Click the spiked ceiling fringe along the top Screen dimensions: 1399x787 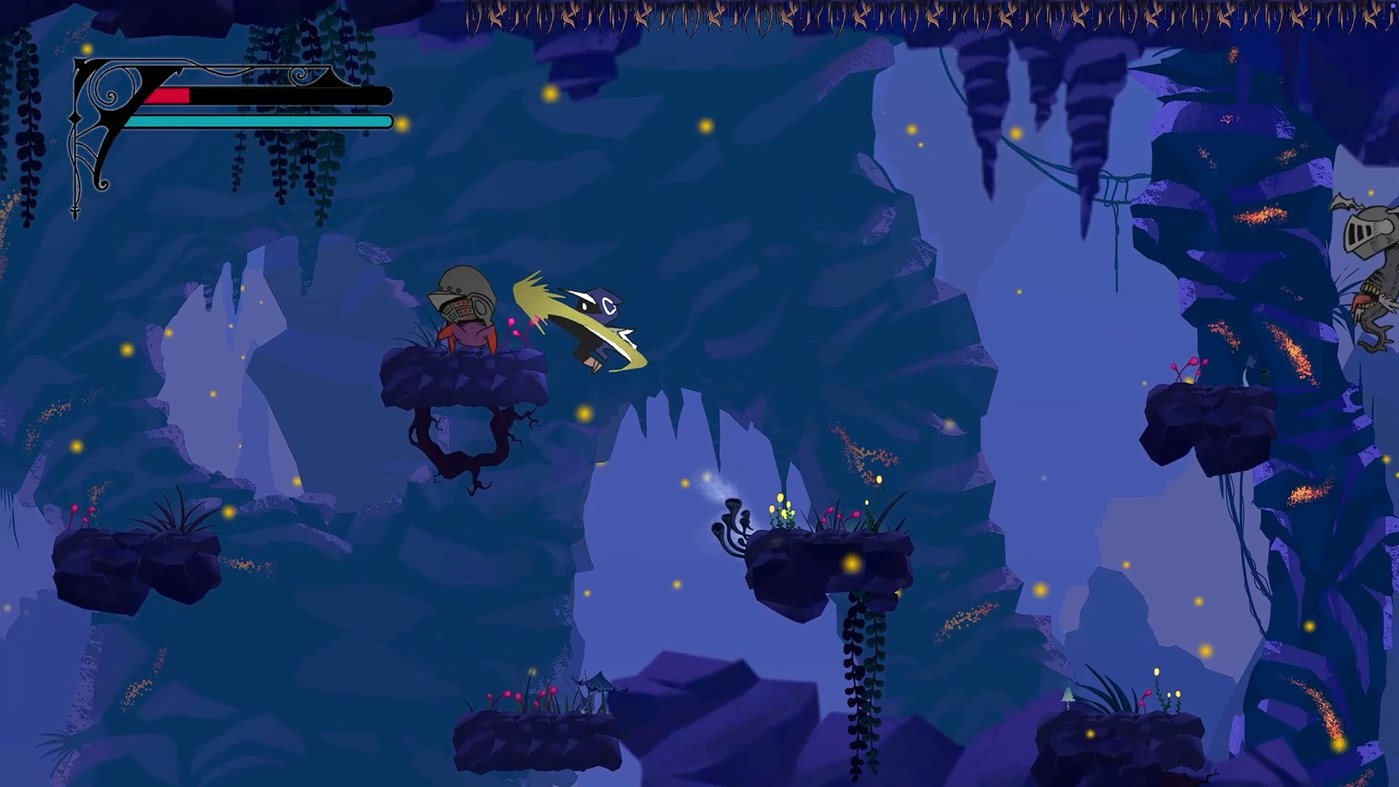[700, 15]
